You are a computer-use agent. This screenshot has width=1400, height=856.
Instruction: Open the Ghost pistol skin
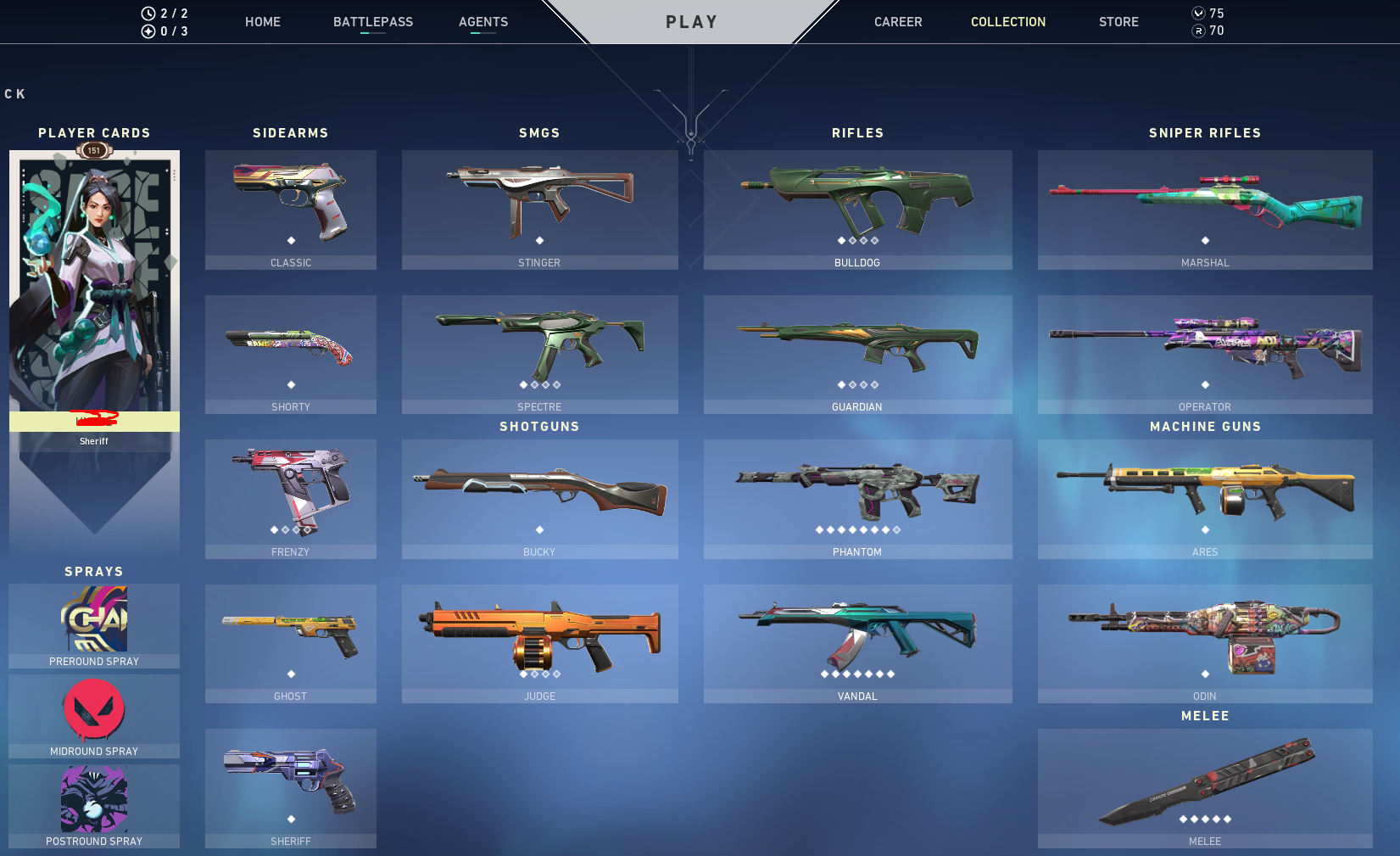pyautogui.click(x=290, y=641)
